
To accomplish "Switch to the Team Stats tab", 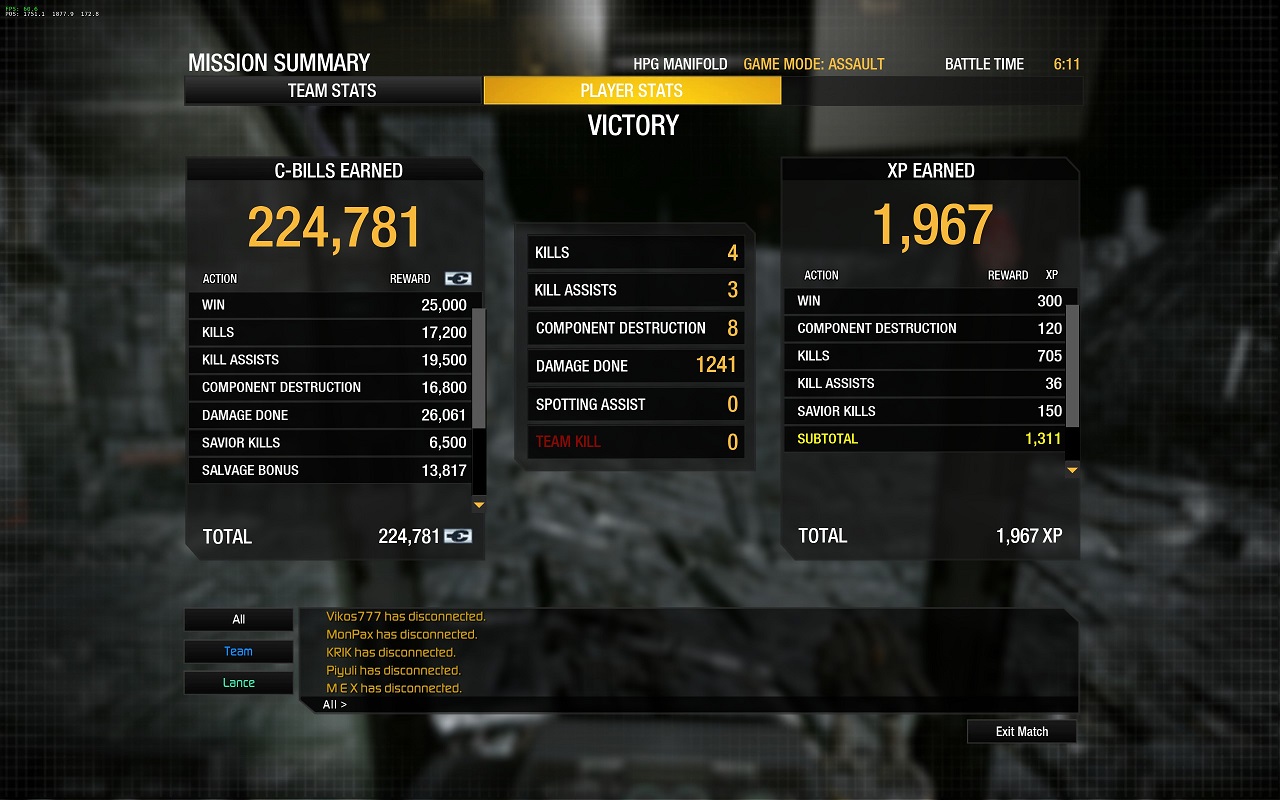I will (333, 91).
